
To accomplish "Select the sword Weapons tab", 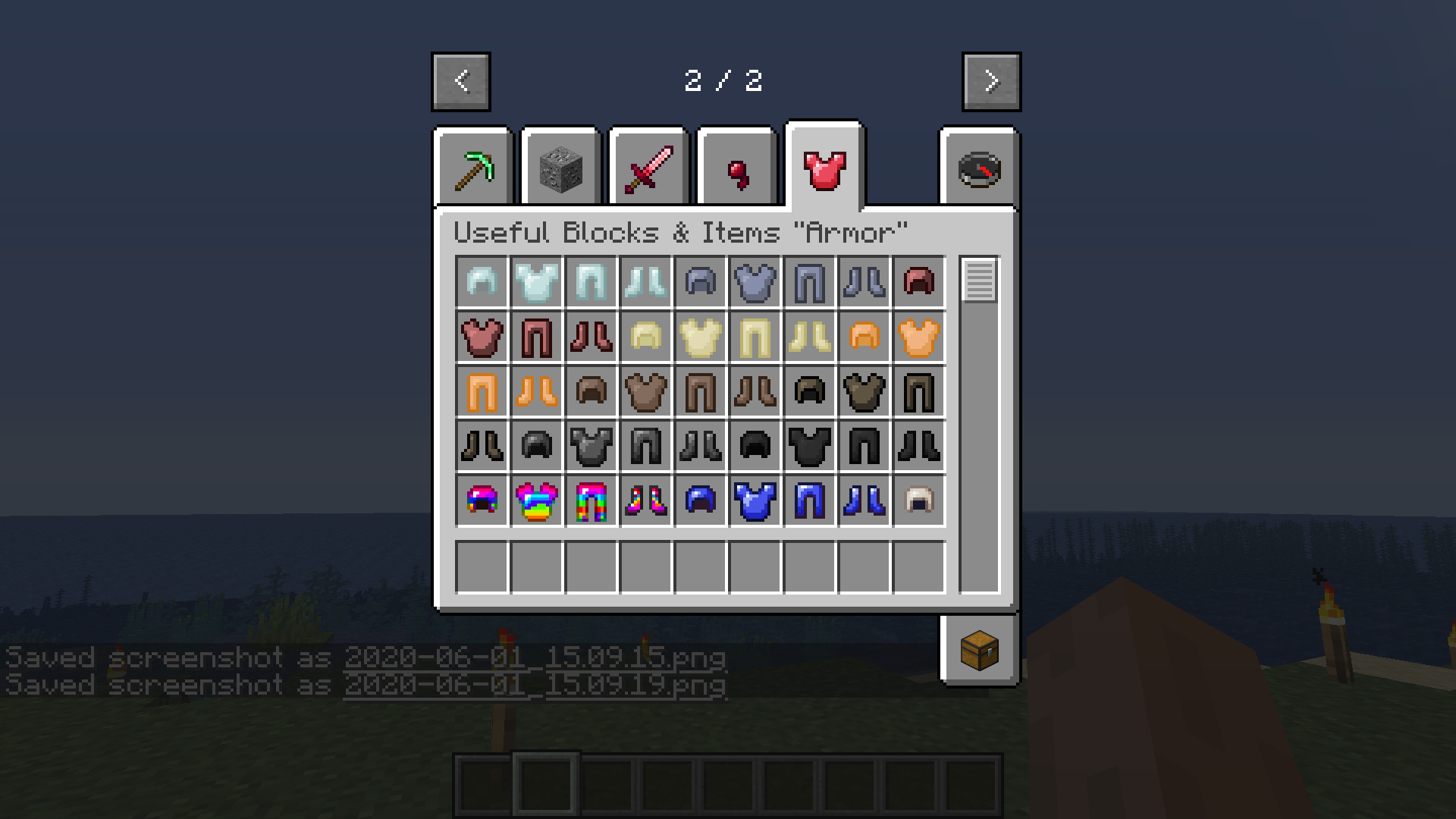I will [x=648, y=167].
